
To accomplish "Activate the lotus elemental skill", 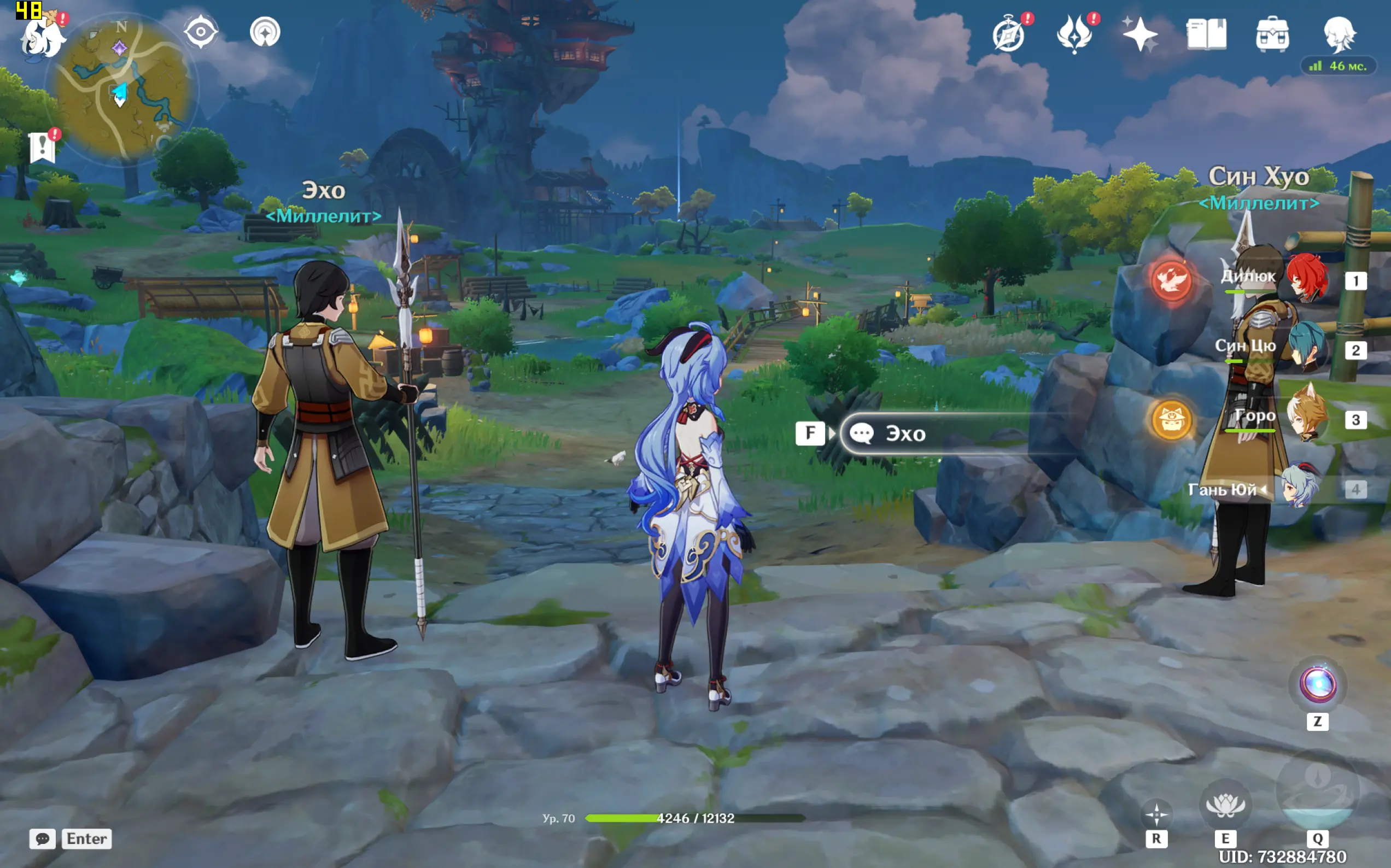I will click(x=1225, y=804).
